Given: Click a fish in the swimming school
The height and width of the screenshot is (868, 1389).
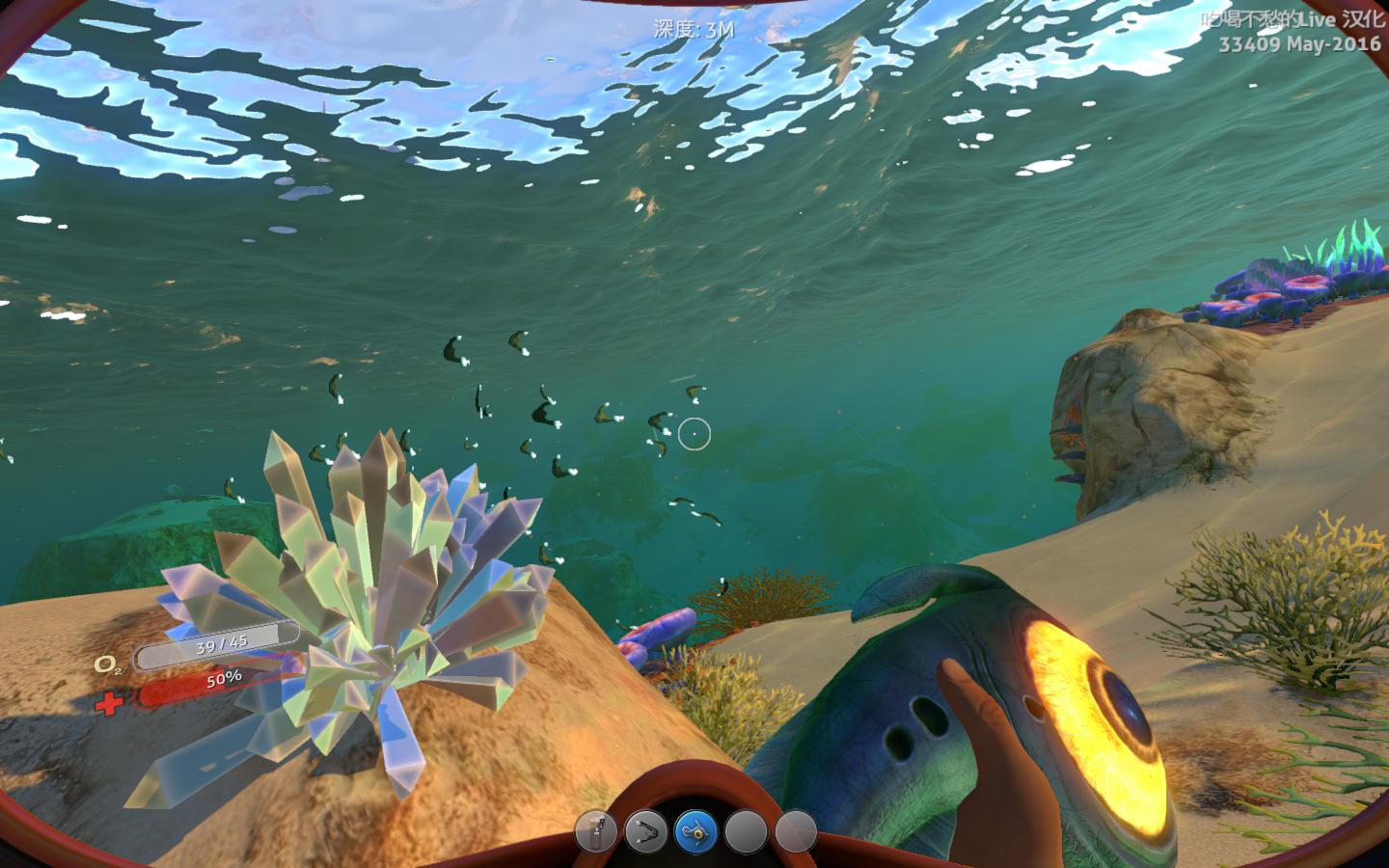Looking at the screenshot, I should 540,415.
